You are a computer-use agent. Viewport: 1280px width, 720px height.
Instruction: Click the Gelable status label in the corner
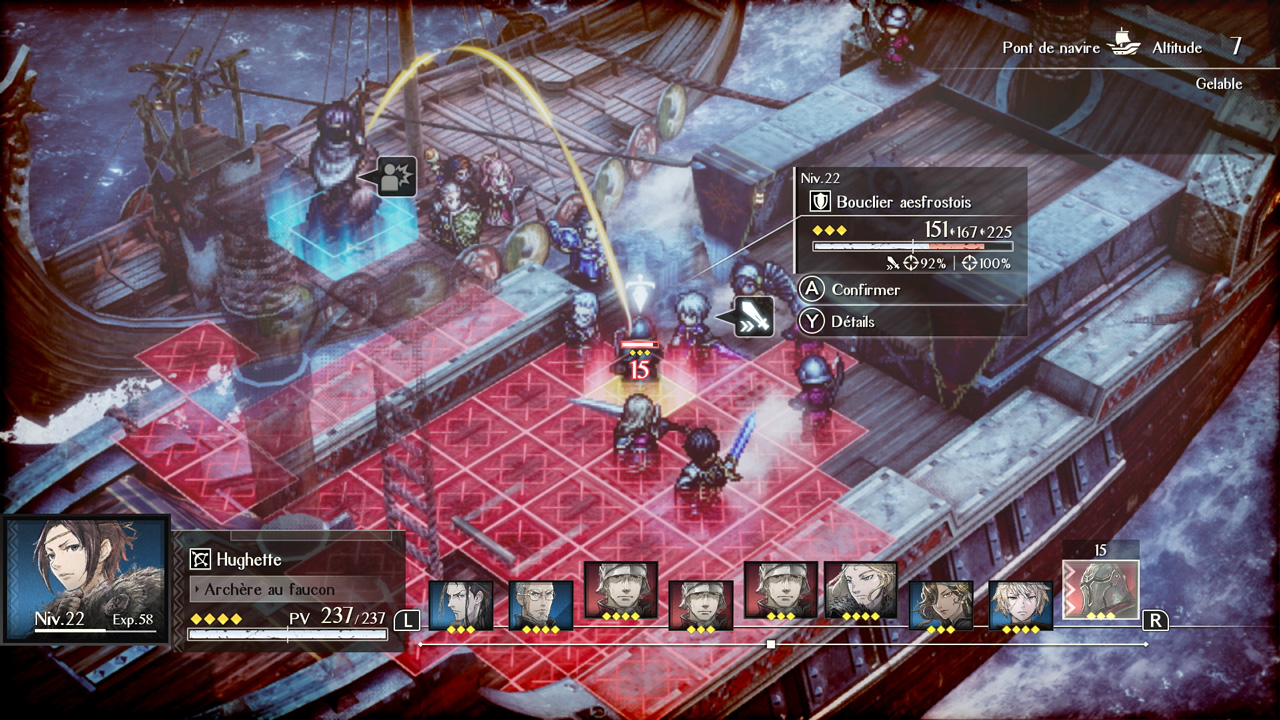coord(1221,84)
